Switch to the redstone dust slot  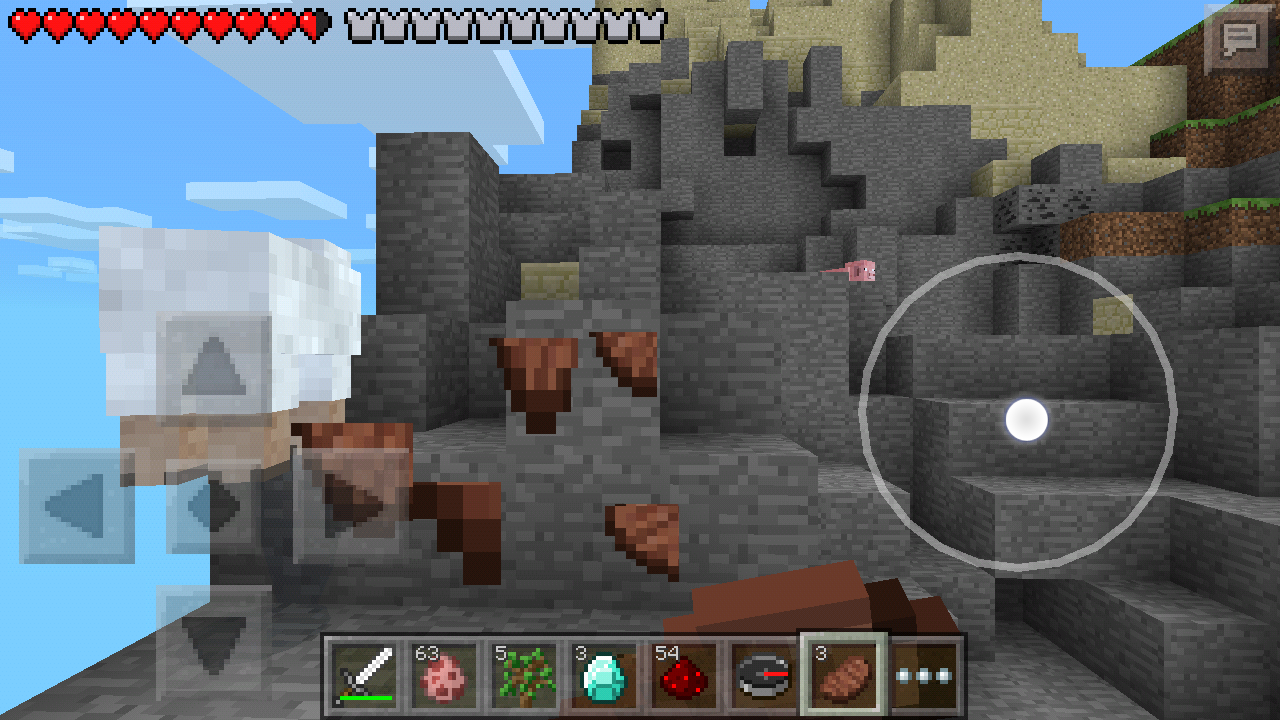682,675
